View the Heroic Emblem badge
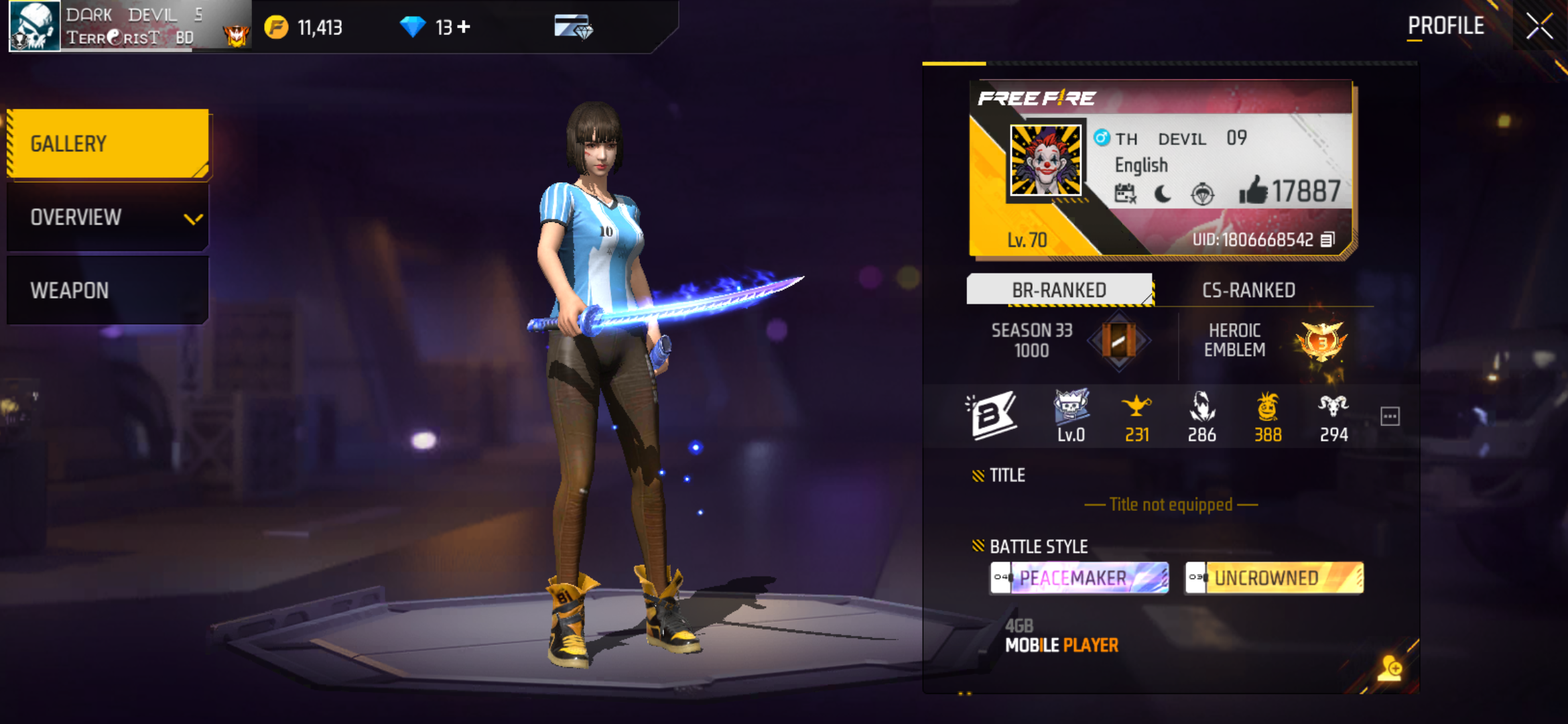Screen dimensions: 1568x724 [1321, 341]
